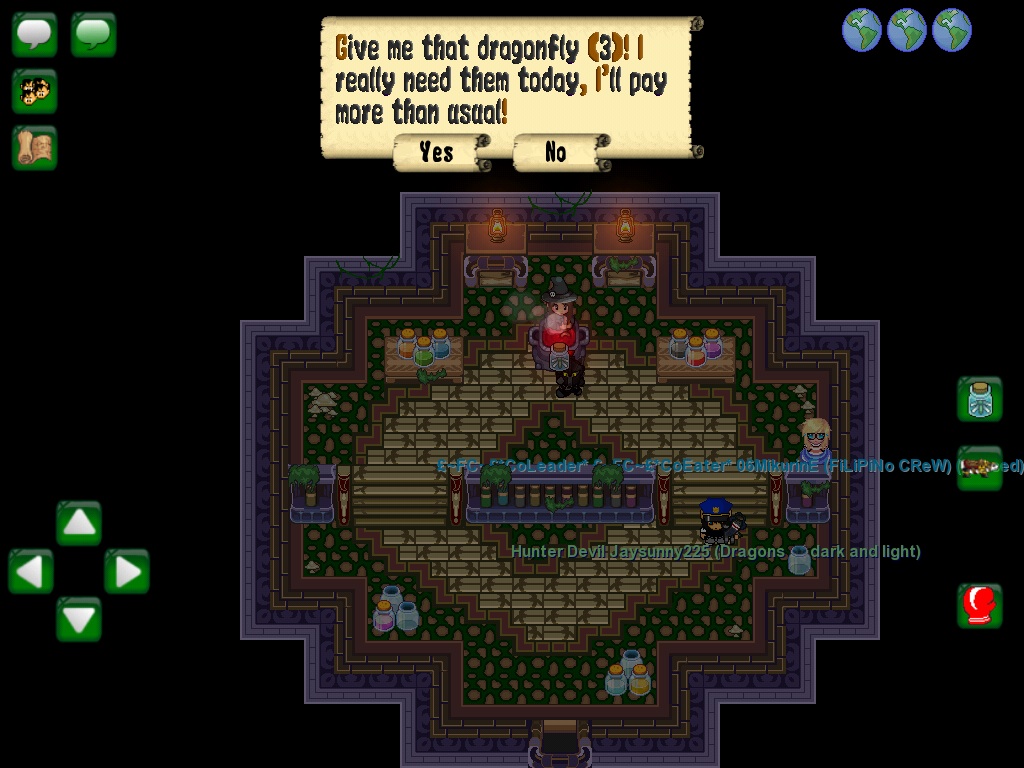
Task: Tap the left arrow on the d-pad
Action: click(31, 572)
